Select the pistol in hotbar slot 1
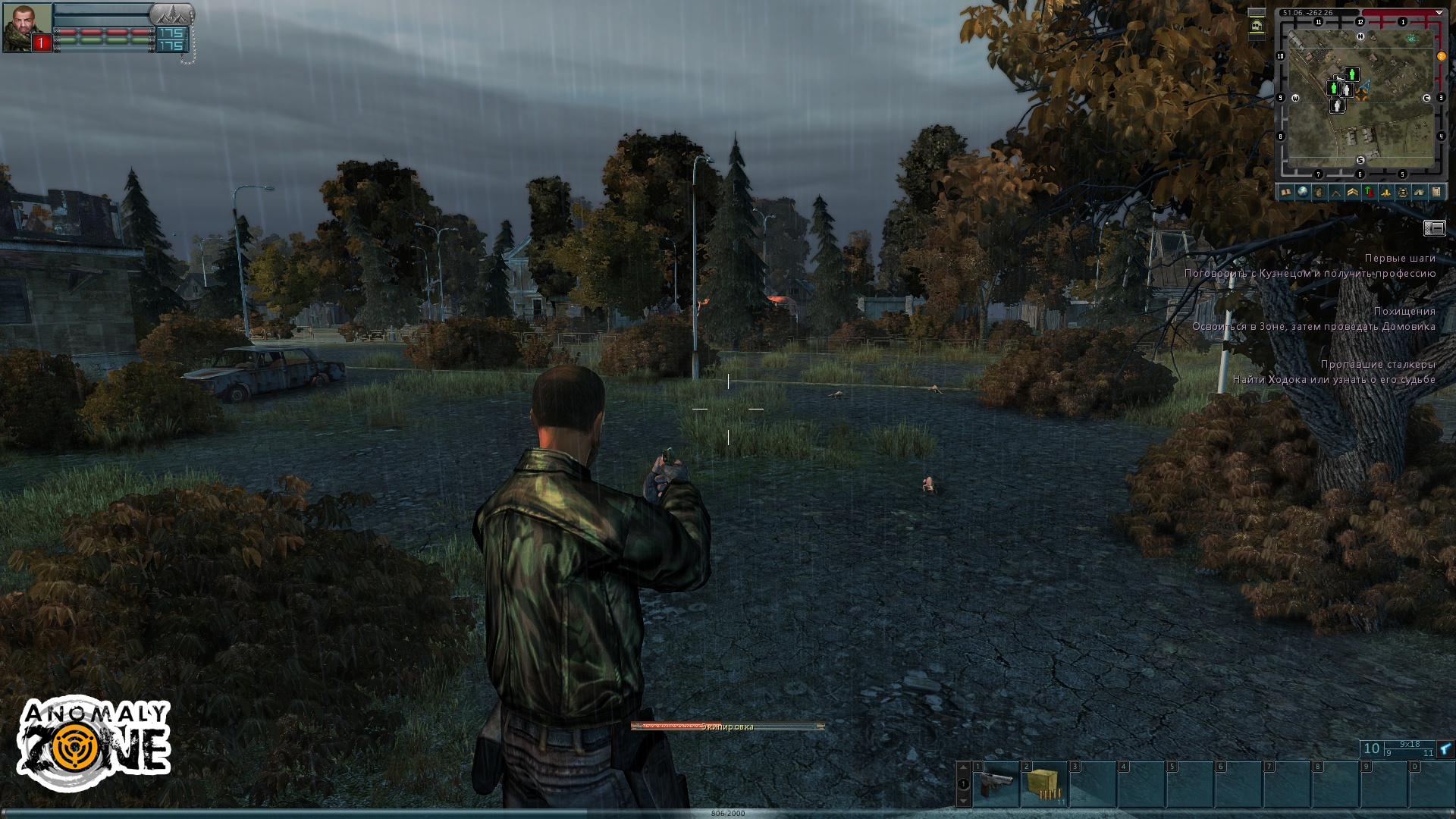This screenshot has width=1456, height=819. (996, 784)
